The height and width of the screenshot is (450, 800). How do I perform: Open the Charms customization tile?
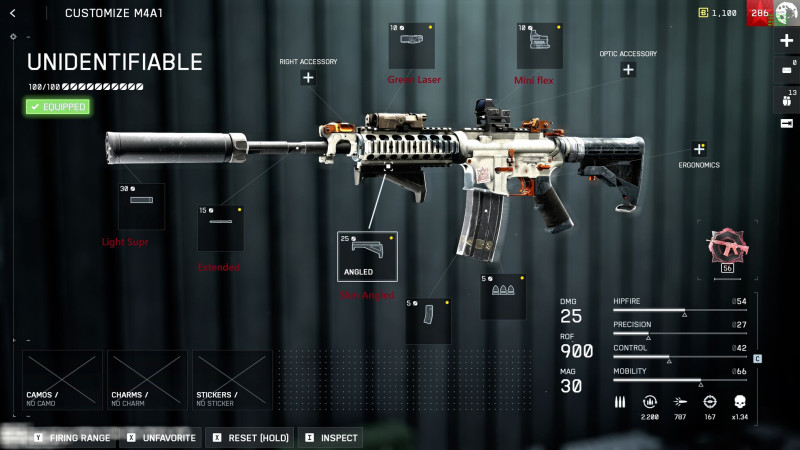[147, 380]
